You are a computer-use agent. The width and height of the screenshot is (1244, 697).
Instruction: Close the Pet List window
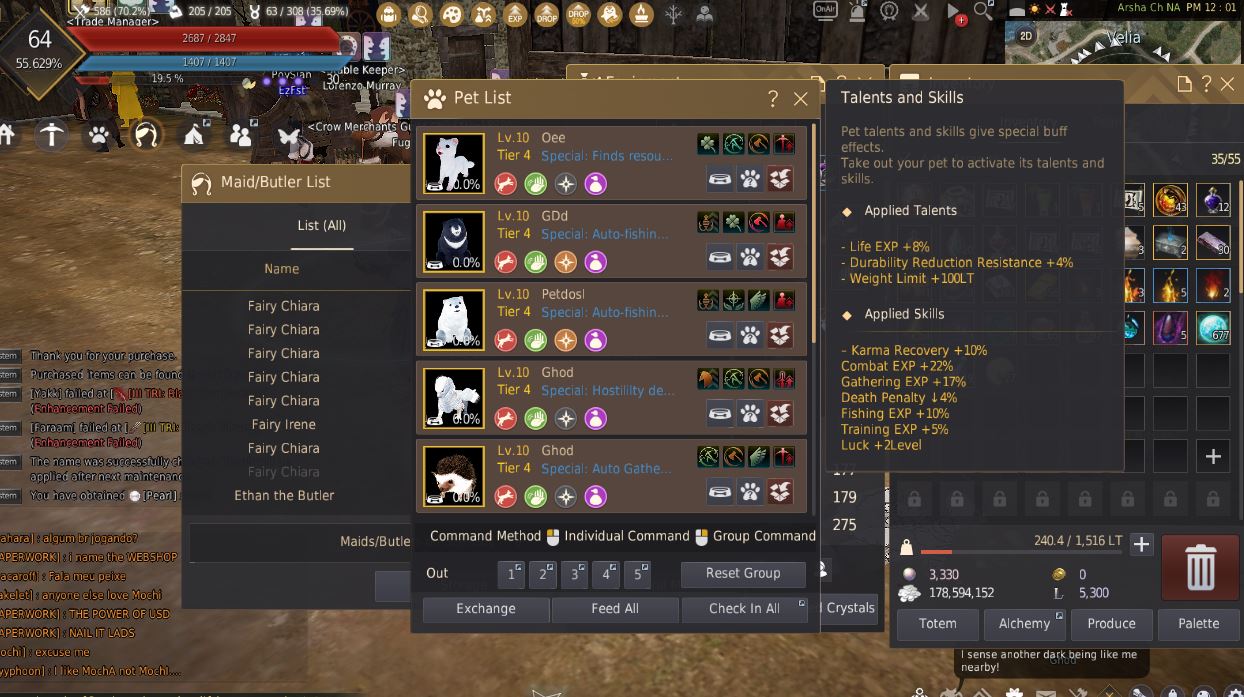[800, 98]
